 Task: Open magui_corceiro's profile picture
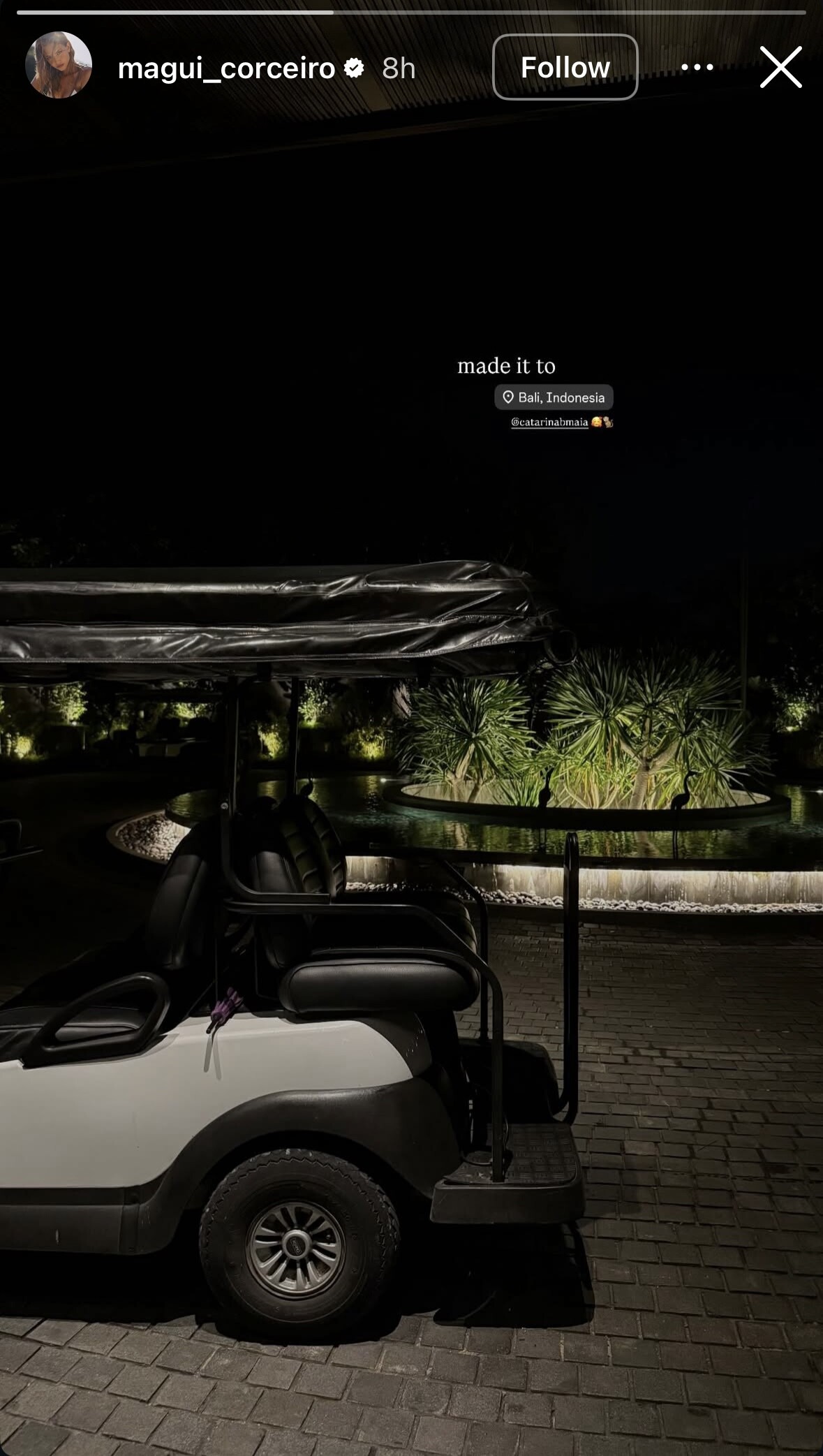point(59,66)
